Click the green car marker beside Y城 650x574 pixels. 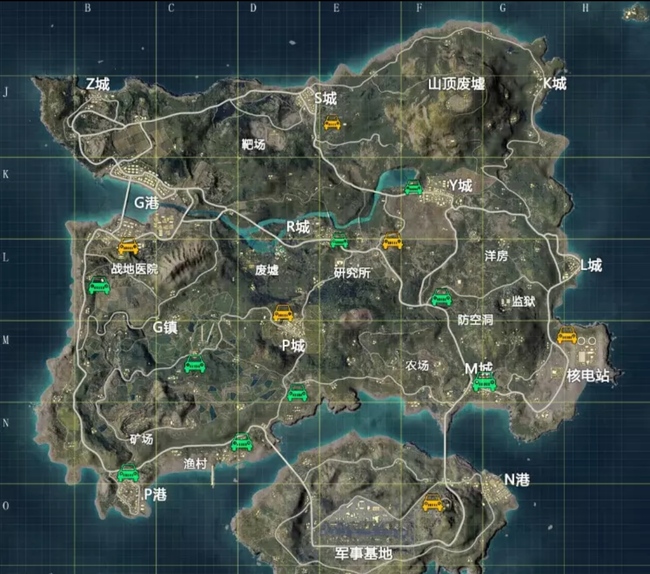(413, 187)
